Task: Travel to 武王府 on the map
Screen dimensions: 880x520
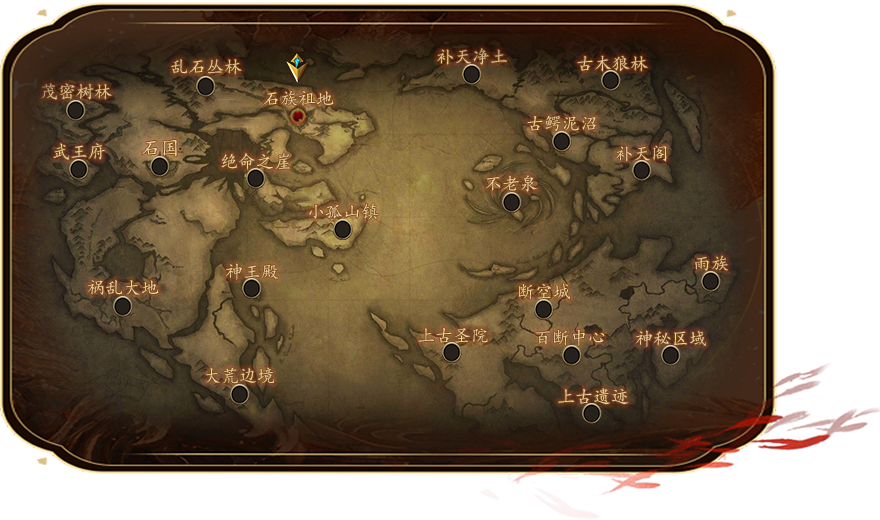Action: [79, 169]
